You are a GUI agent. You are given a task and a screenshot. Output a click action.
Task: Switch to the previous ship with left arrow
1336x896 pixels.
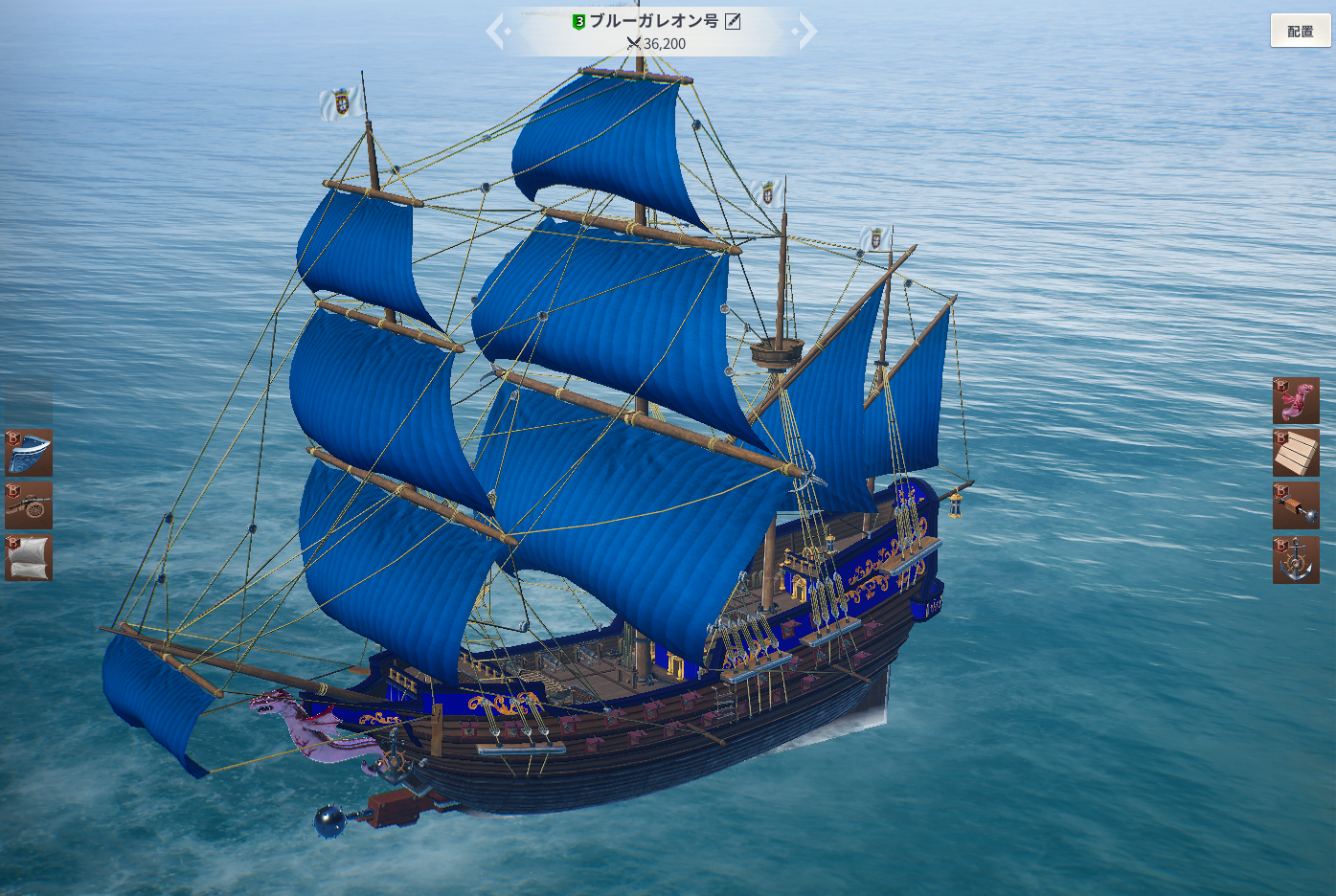pyautogui.click(x=495, y=31)
